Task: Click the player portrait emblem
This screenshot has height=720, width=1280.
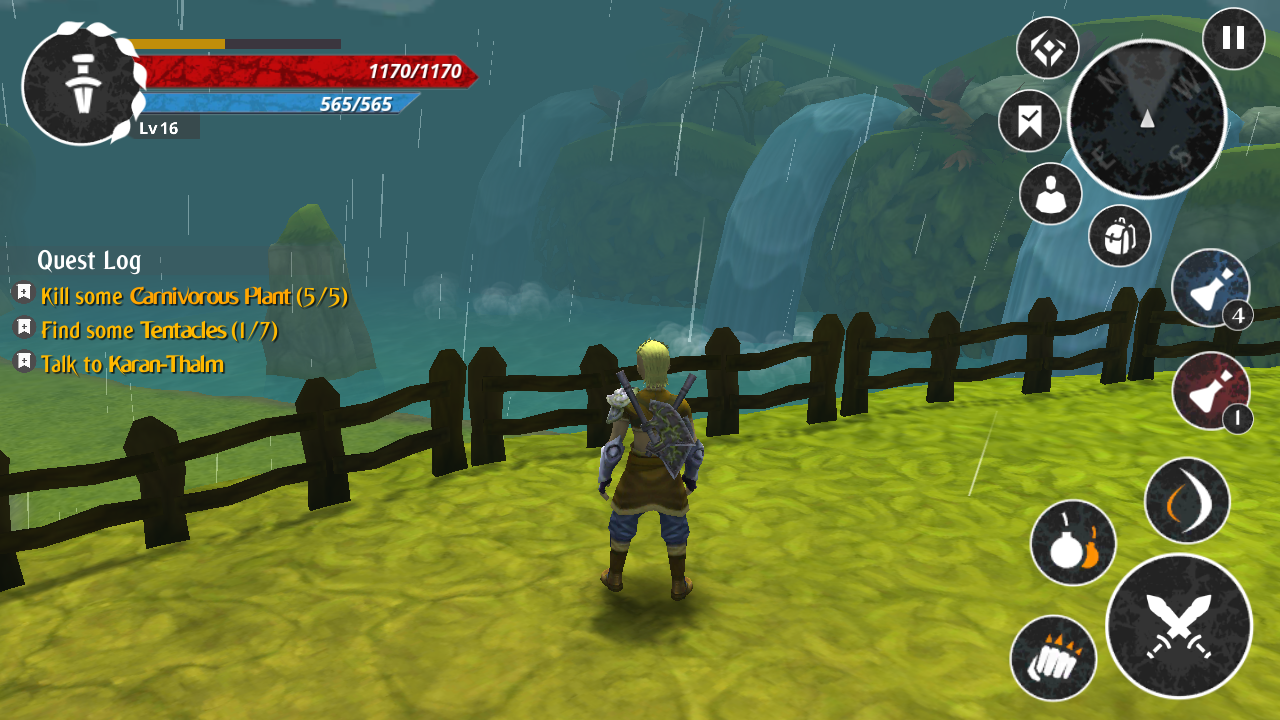Action: 80,86
